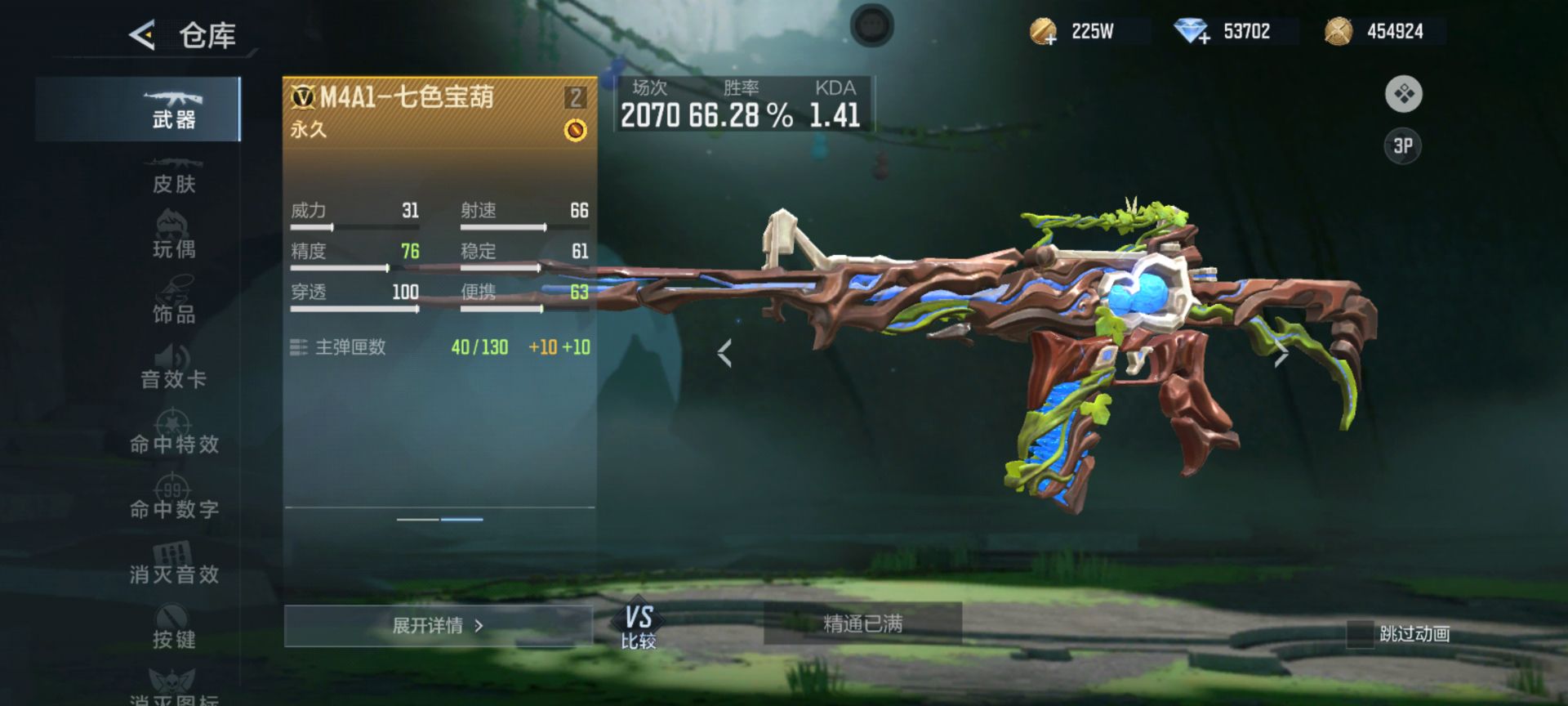Add gold coins via the 225W currency
The height and width of the screenshot is (706, 1568).
(1044, 33)
